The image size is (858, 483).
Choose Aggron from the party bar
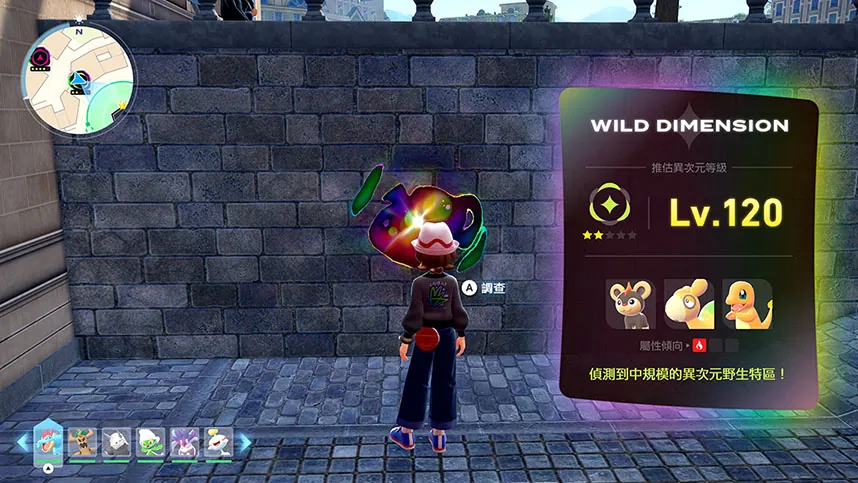tap(117, 441)
